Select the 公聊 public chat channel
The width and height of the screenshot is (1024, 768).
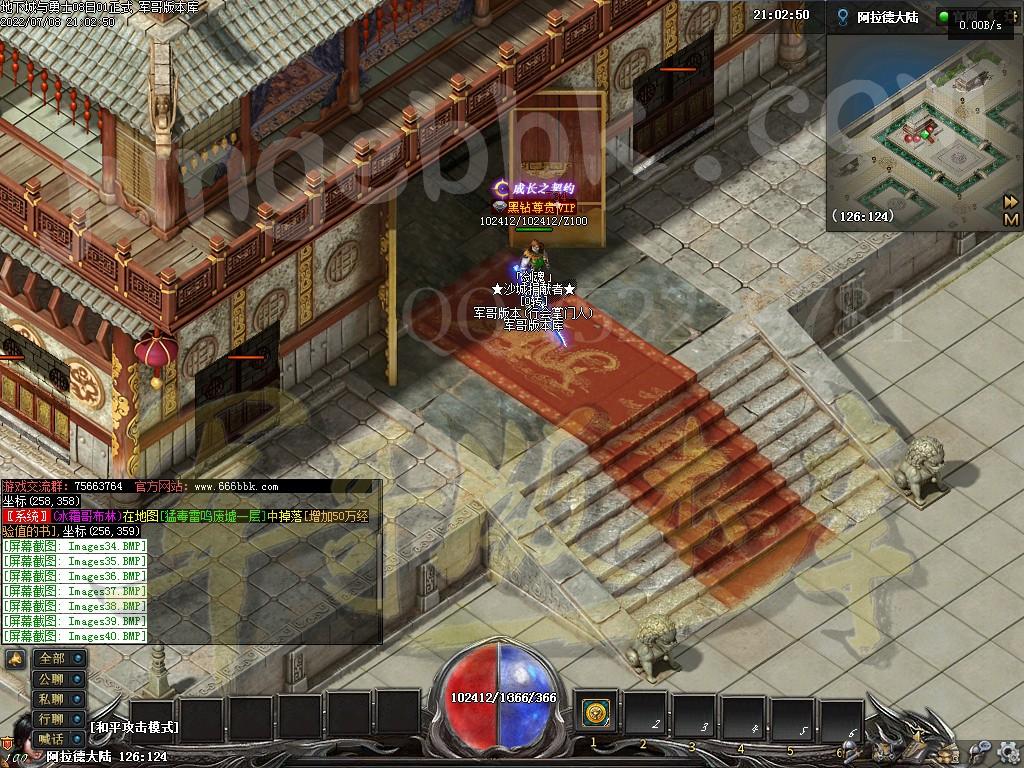point(58,678)
